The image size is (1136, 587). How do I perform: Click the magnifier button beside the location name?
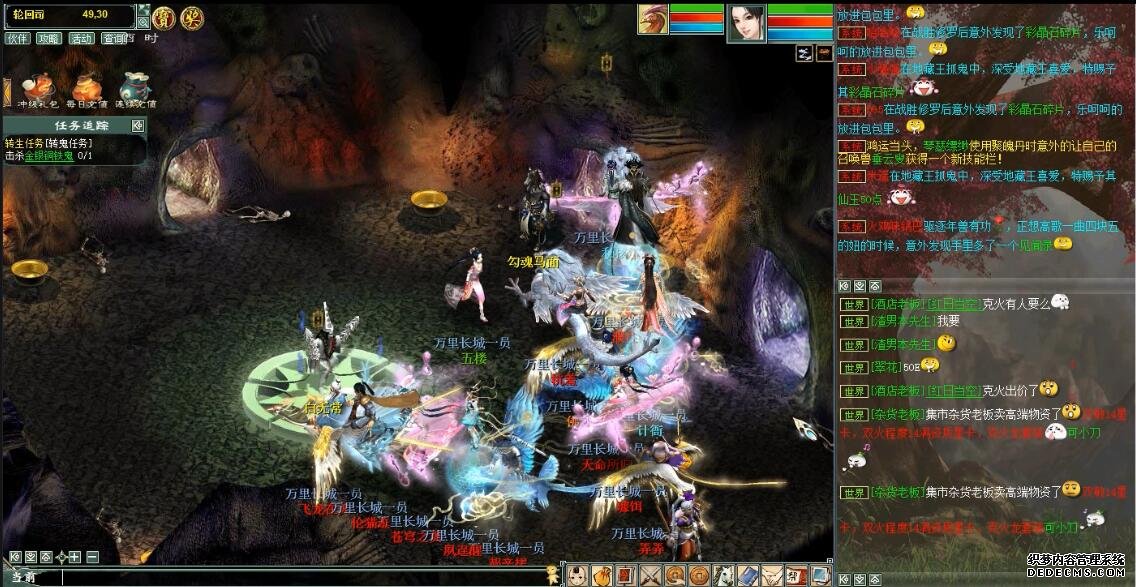(x=143, y=20)
